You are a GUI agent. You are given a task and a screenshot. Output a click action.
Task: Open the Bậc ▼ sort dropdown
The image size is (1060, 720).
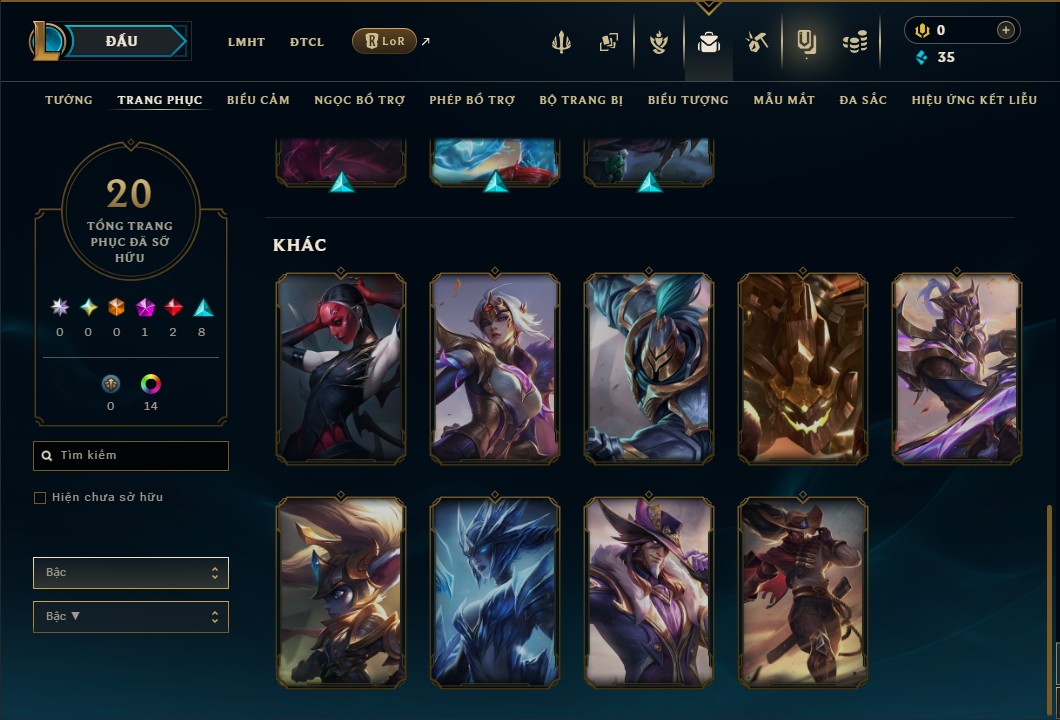click(x=131, y=617)
